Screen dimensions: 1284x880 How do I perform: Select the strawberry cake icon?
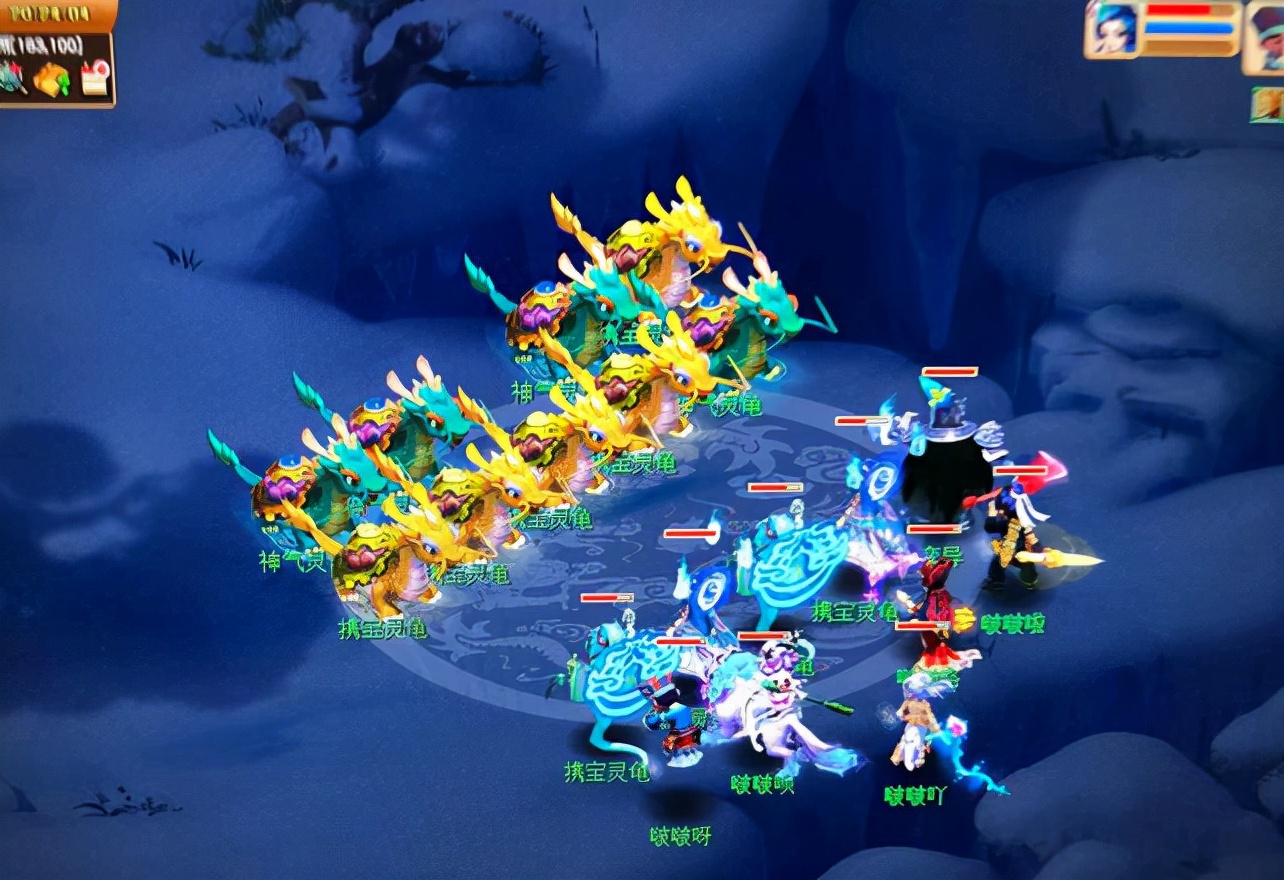pyautogui.click(x=95, y=78)
